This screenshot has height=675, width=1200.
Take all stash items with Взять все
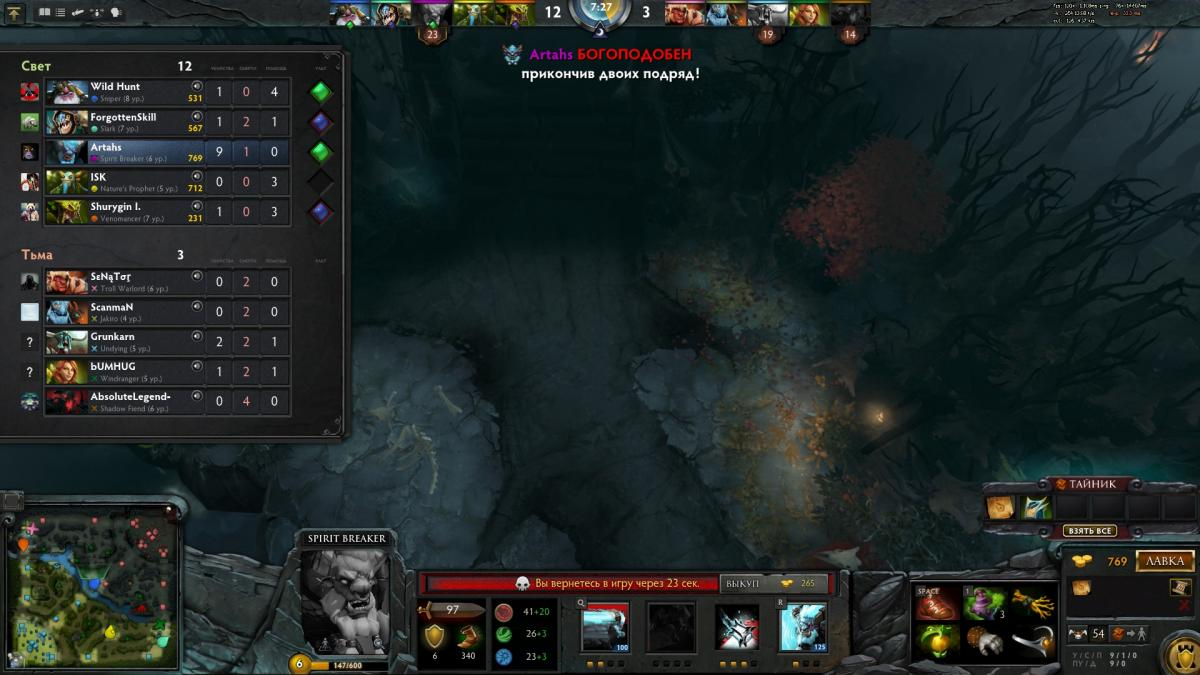[x=1090, y=531]
